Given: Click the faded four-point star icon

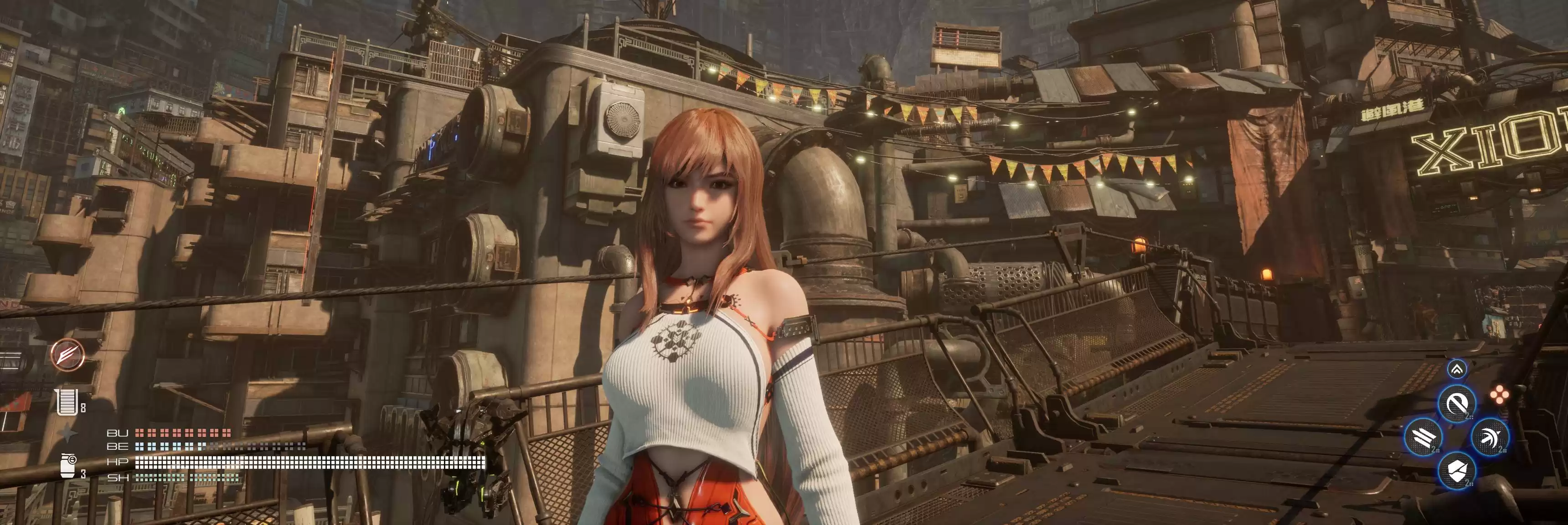Looking at the screenshot, I should (67, 434).
